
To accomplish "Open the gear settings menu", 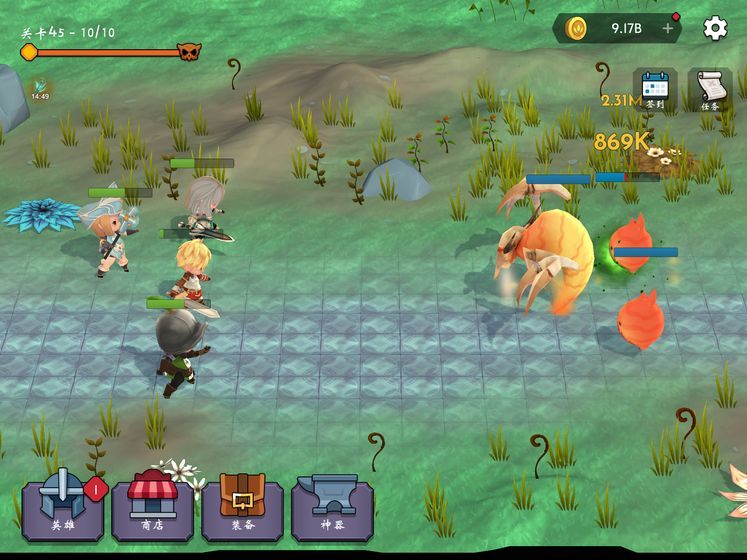I will (x=715, y=28).
